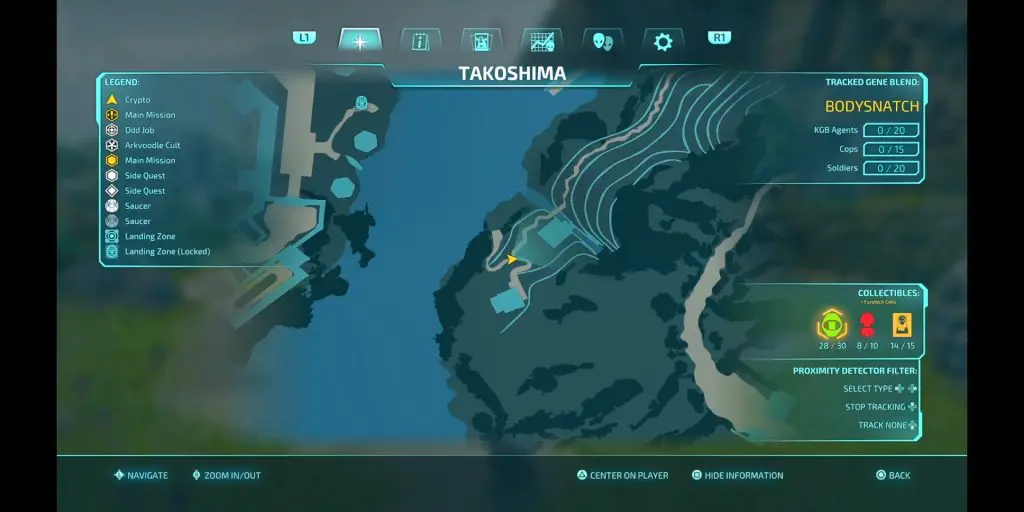Select the locked landing zone marker on the map
The image size is (1024, 512).
point(361,102)
